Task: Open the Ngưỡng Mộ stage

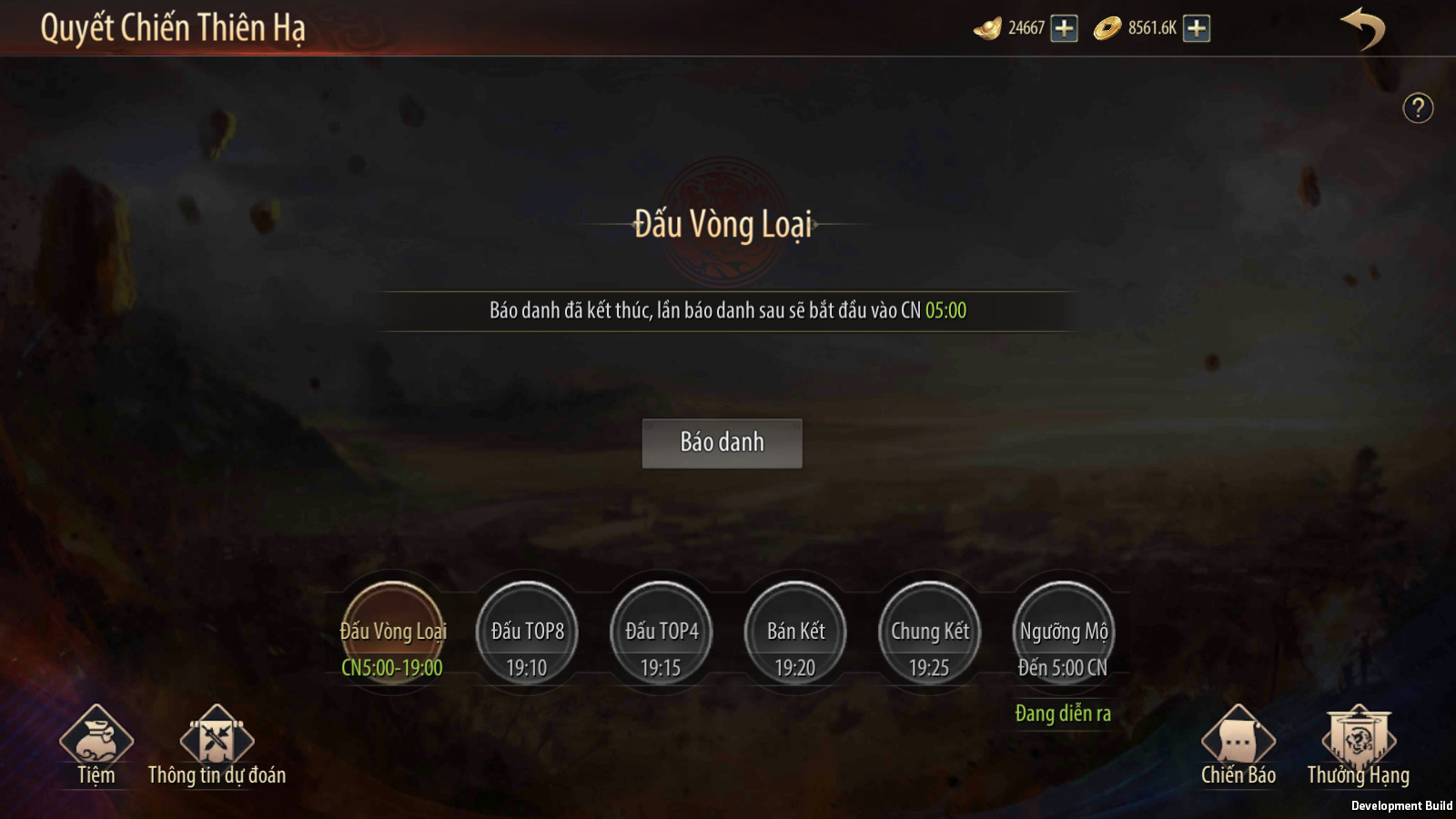Action: click(1063, 634)
